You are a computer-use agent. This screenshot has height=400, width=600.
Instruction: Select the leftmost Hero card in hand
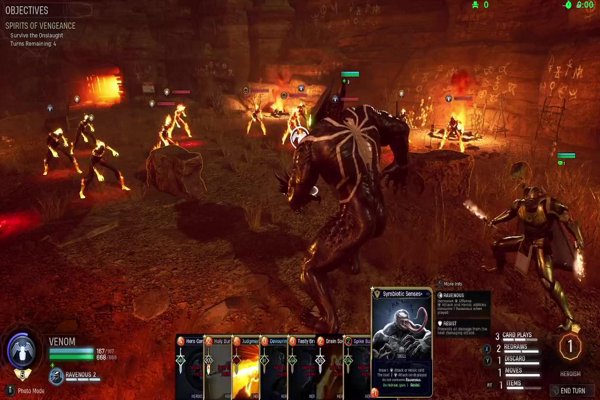[189, 366]
